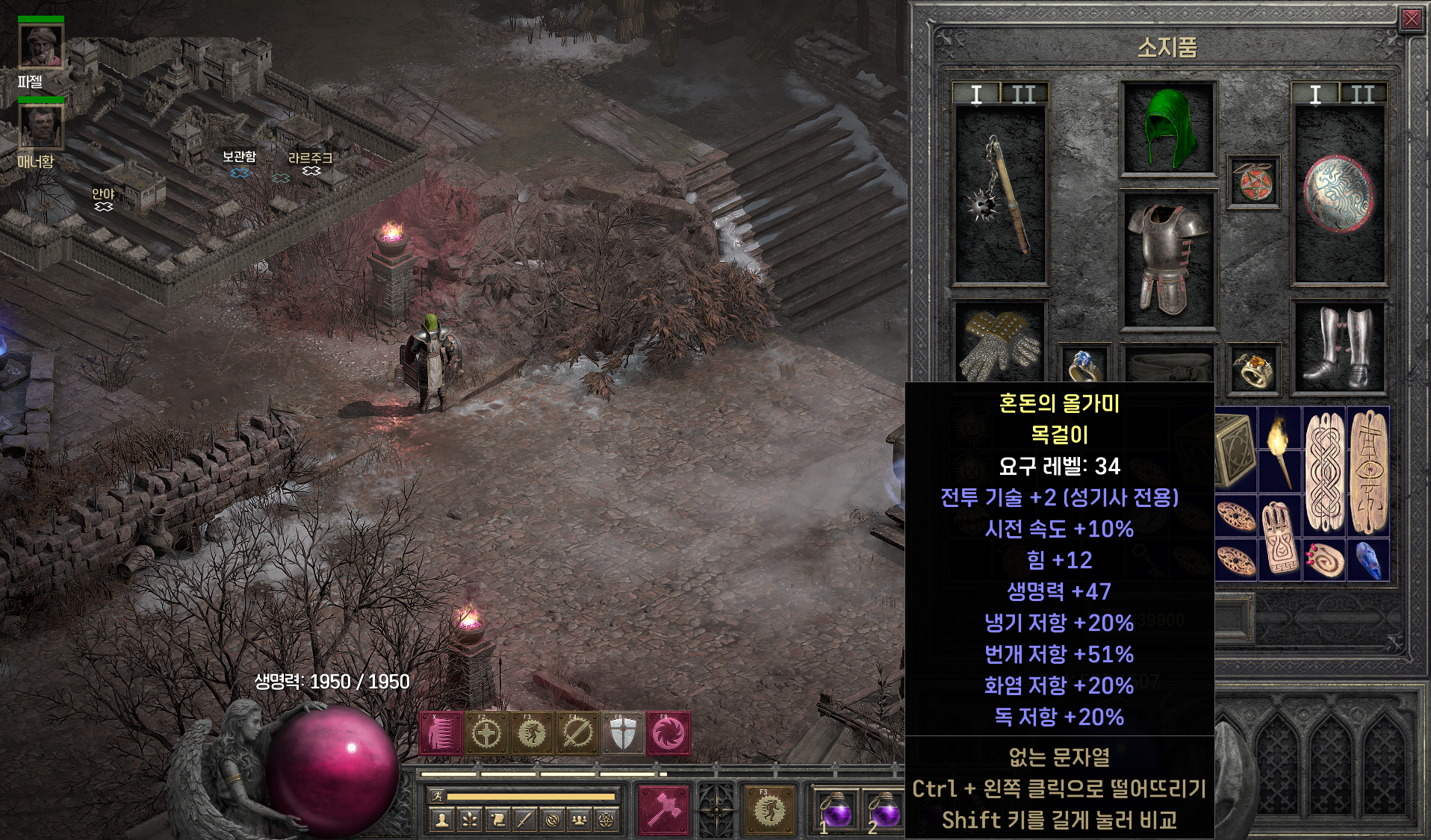Image resolution: width=1431 pixels, height=840 pixels.
Task: Select the blue sapphire ring slot
Action: [1084, 366]
